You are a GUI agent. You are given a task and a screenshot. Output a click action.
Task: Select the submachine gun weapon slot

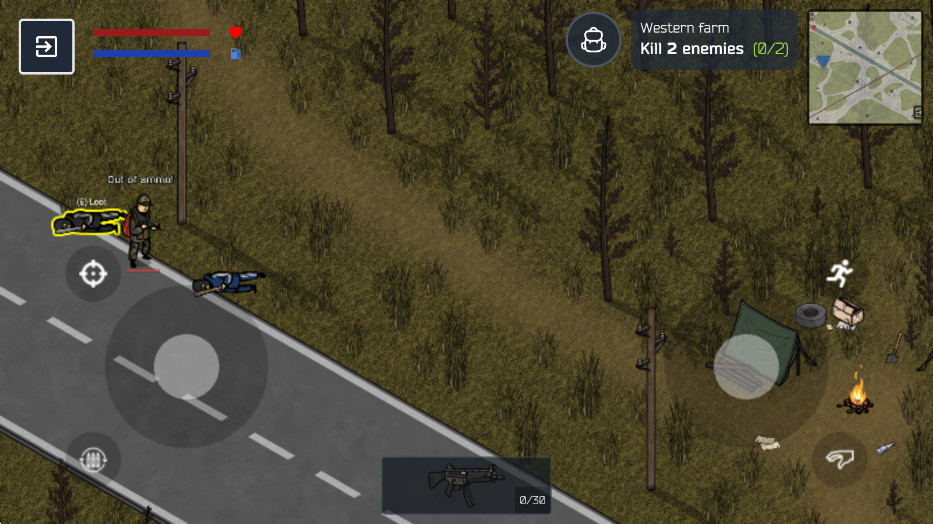466,485
